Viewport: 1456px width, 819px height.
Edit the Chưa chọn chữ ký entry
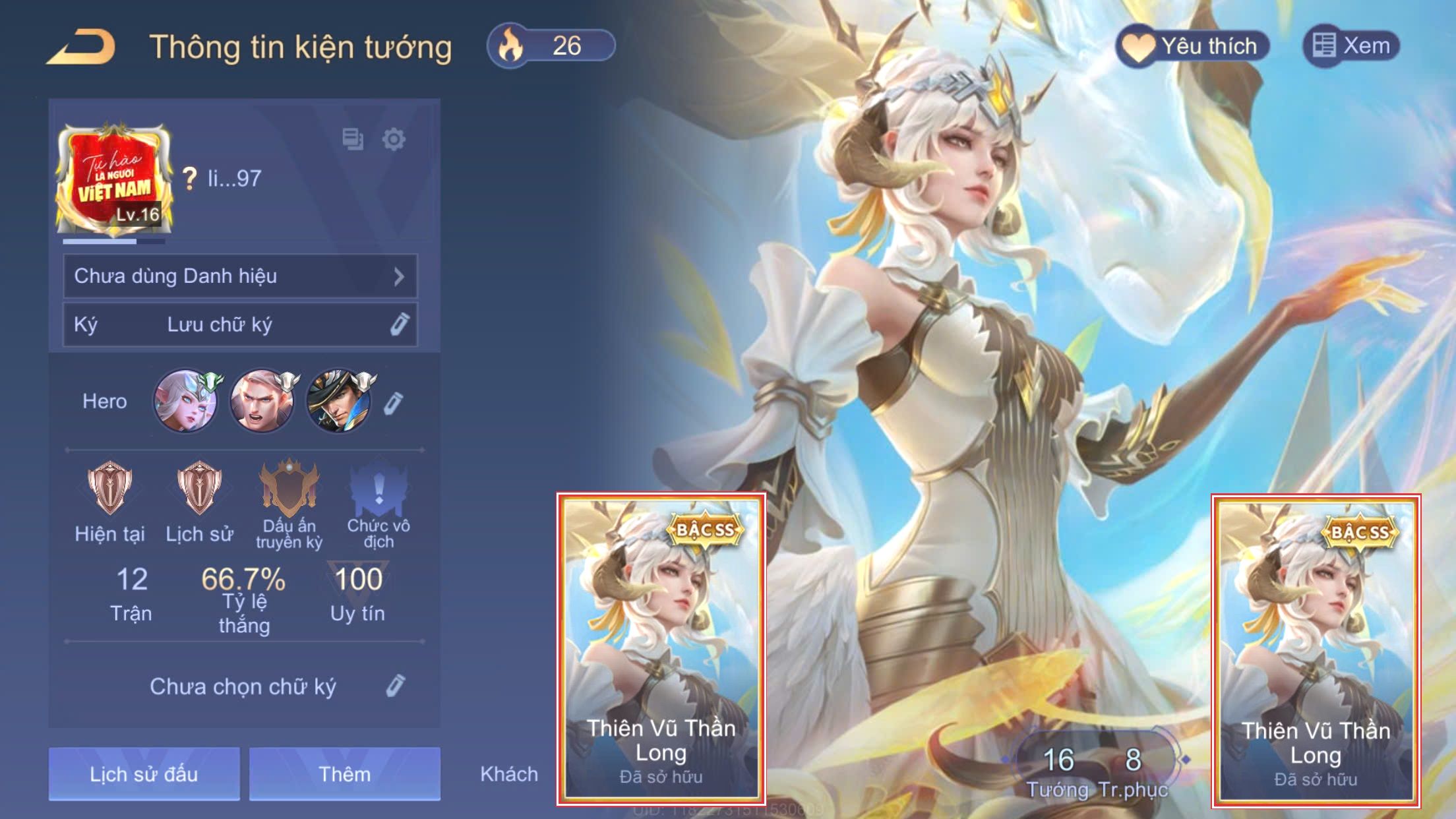395,686
